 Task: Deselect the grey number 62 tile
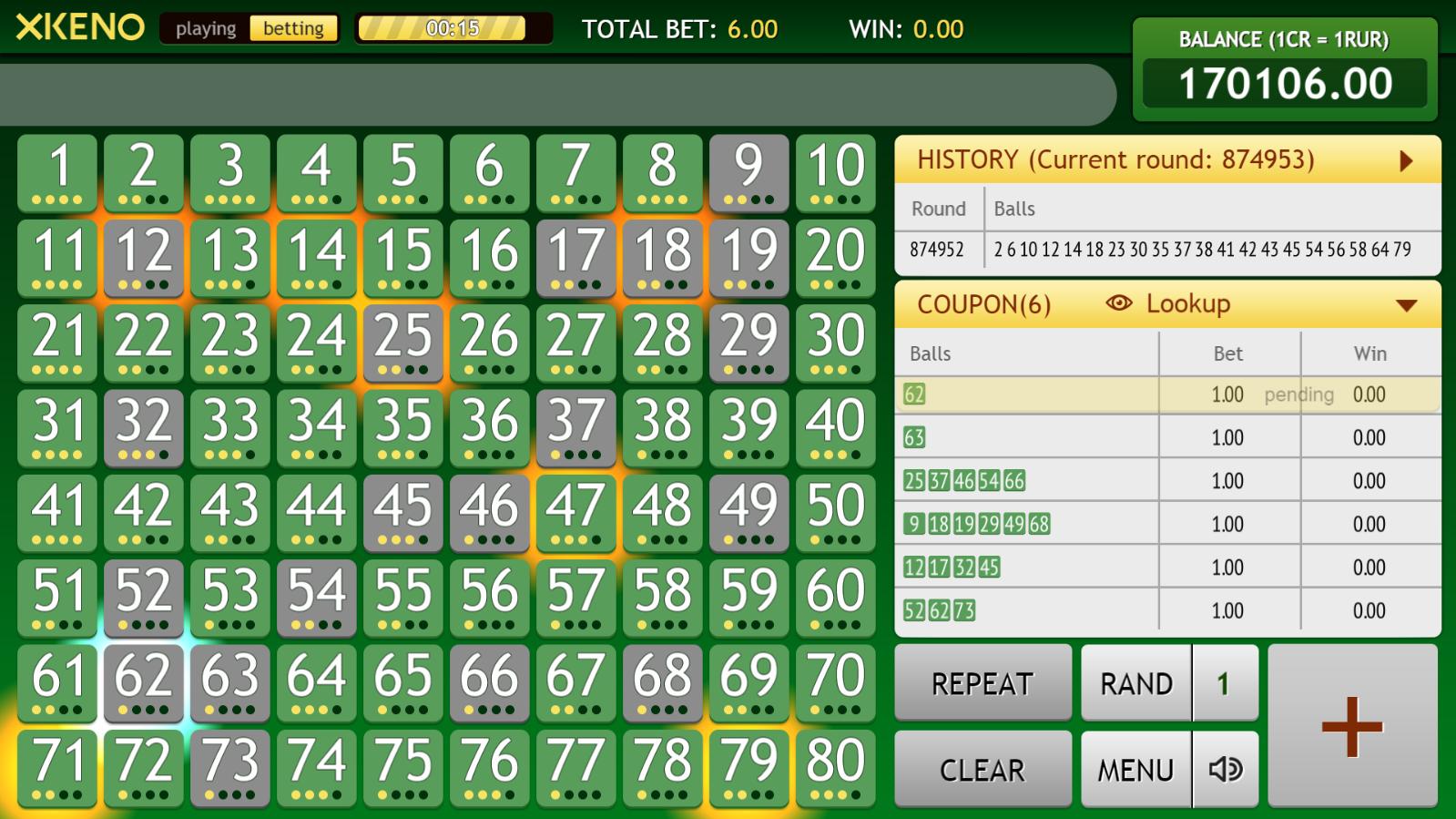click(144, 682)
